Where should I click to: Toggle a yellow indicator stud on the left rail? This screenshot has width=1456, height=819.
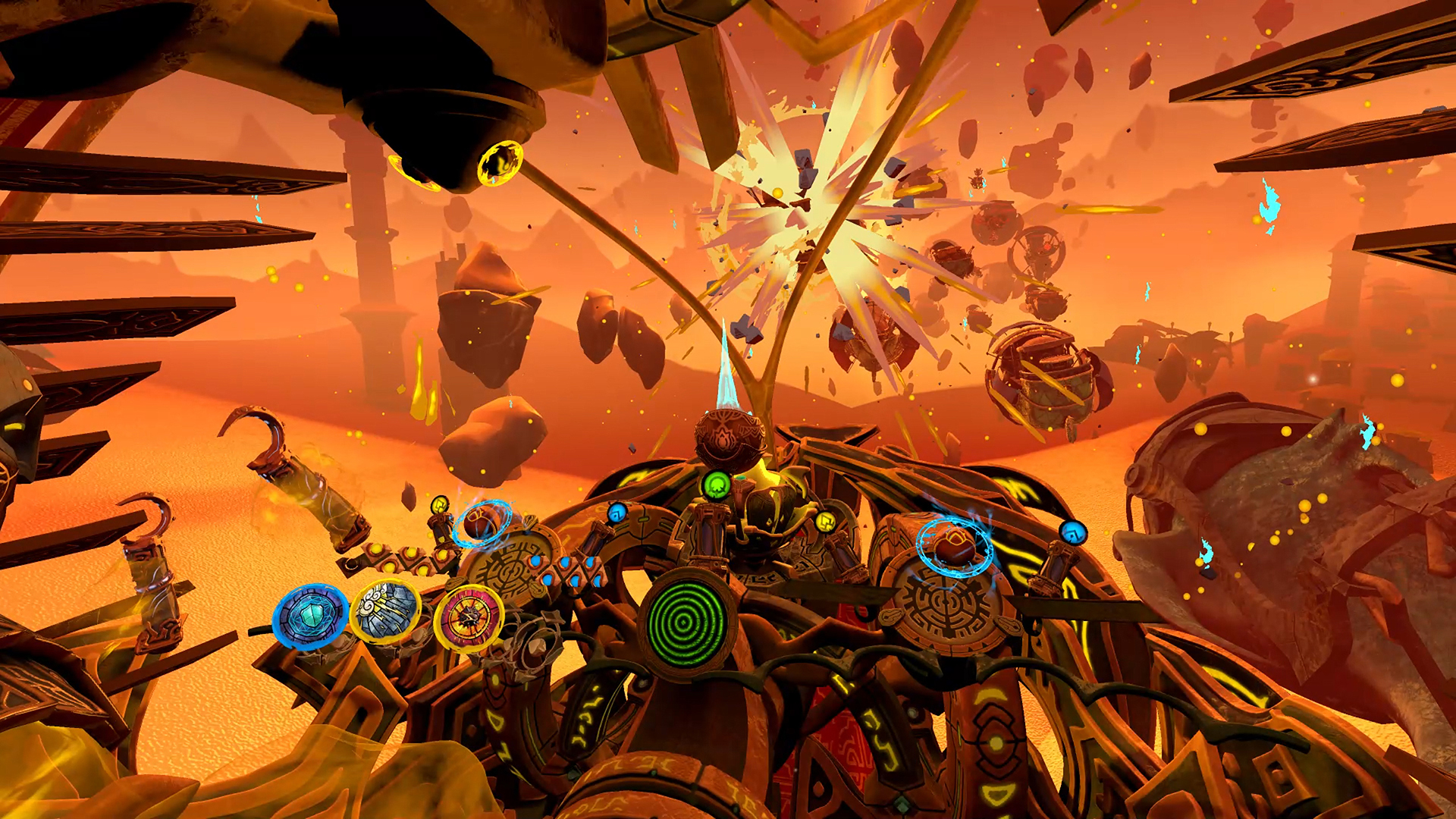pos(413,554)
